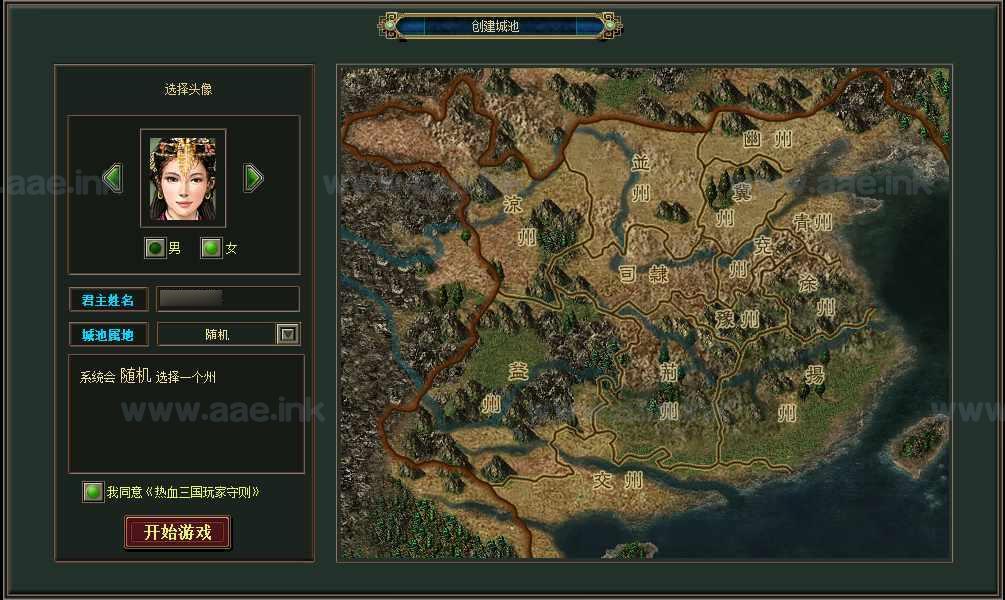Start the game with 开始游戏 button

pos(178,532)
